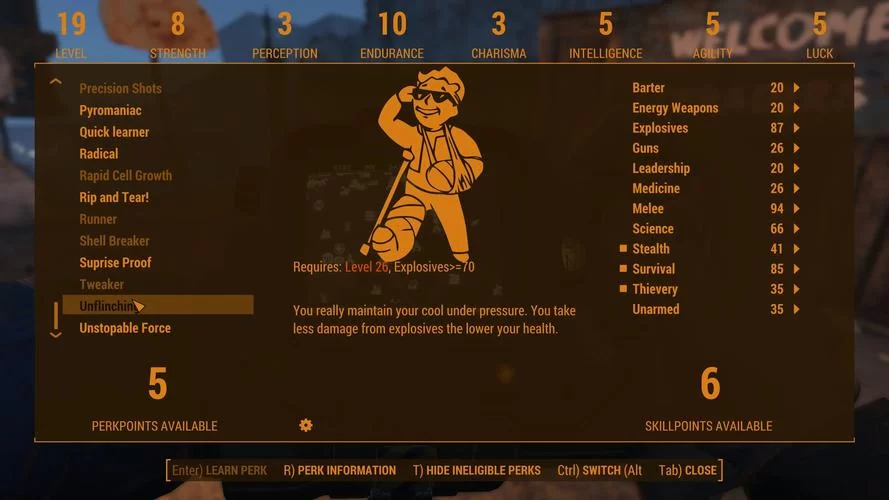This screenshot has height=500, width=889.
Task: Select the Suprise Proof perk
Action: coord(115,263)
